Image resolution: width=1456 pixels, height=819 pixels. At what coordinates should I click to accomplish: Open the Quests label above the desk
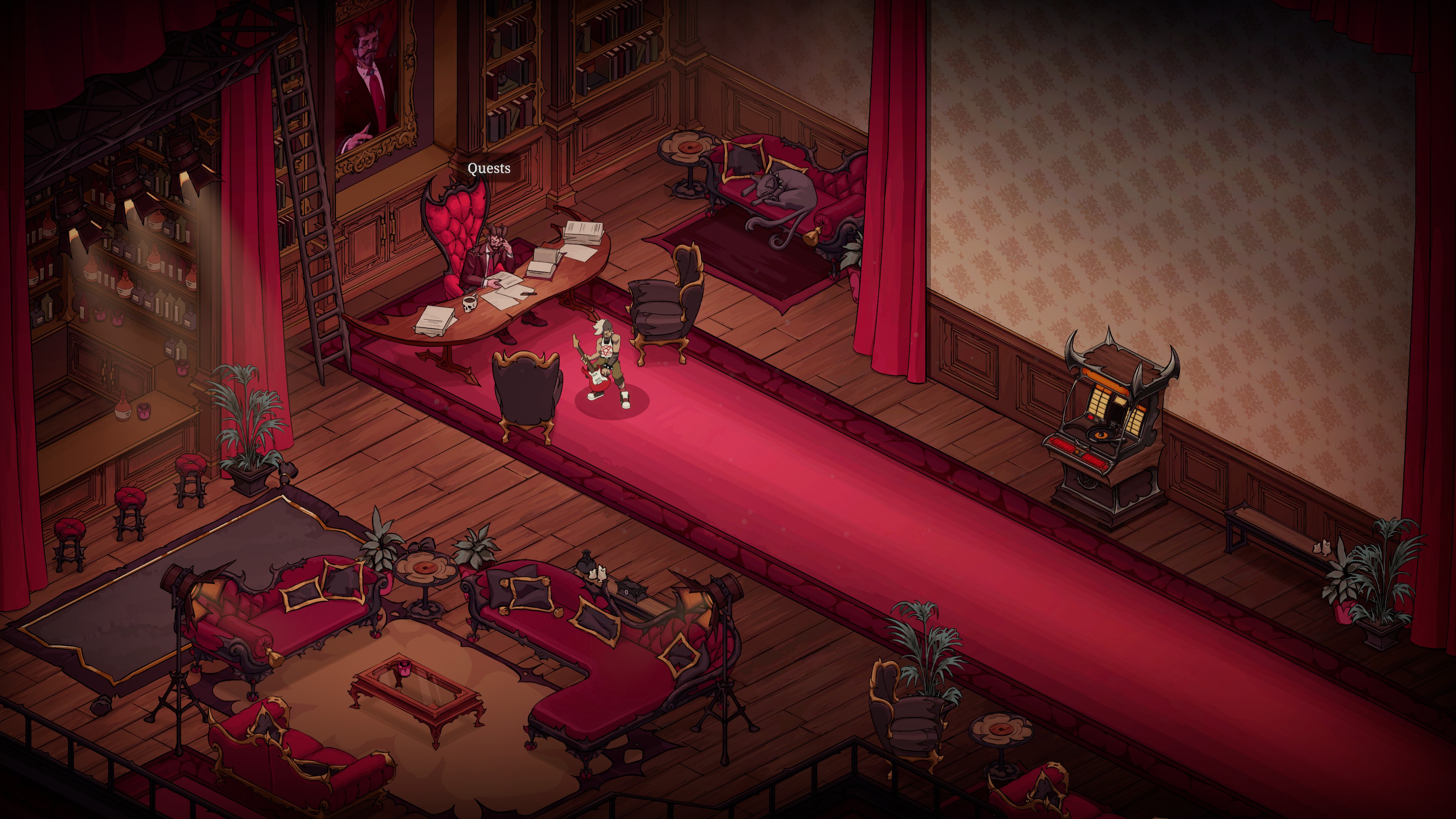489,168
